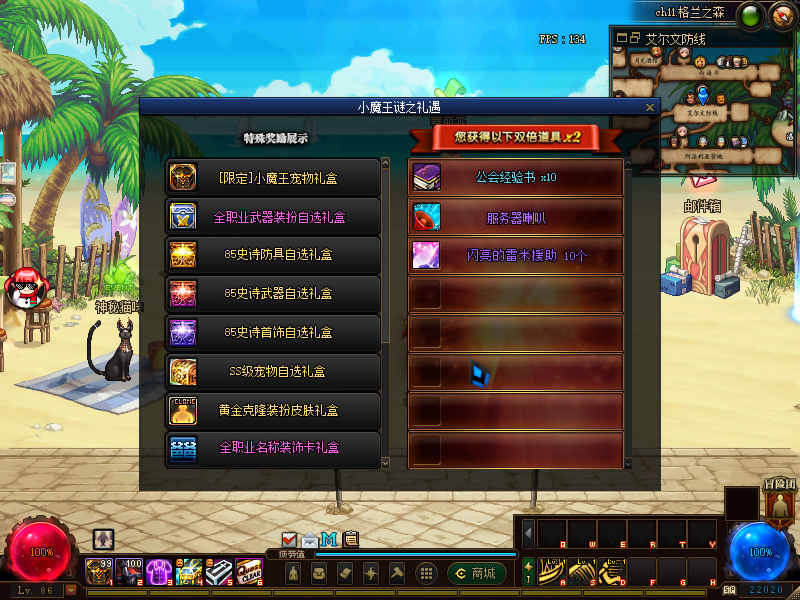Open the blue M icon above the menu bar
This screenshot has width=800, height=600.
tap(329, 540)
